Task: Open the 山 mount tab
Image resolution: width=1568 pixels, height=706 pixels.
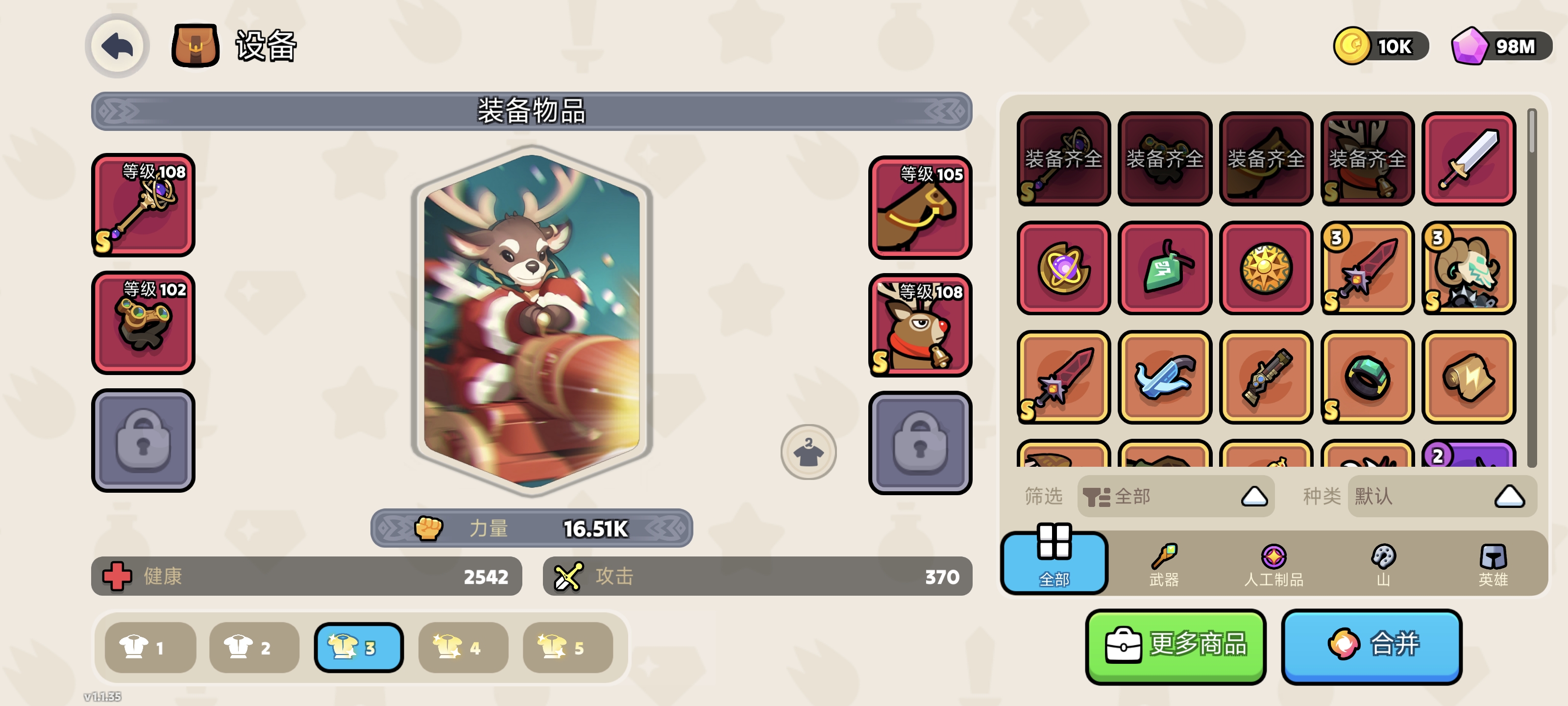Action: 1383,564
